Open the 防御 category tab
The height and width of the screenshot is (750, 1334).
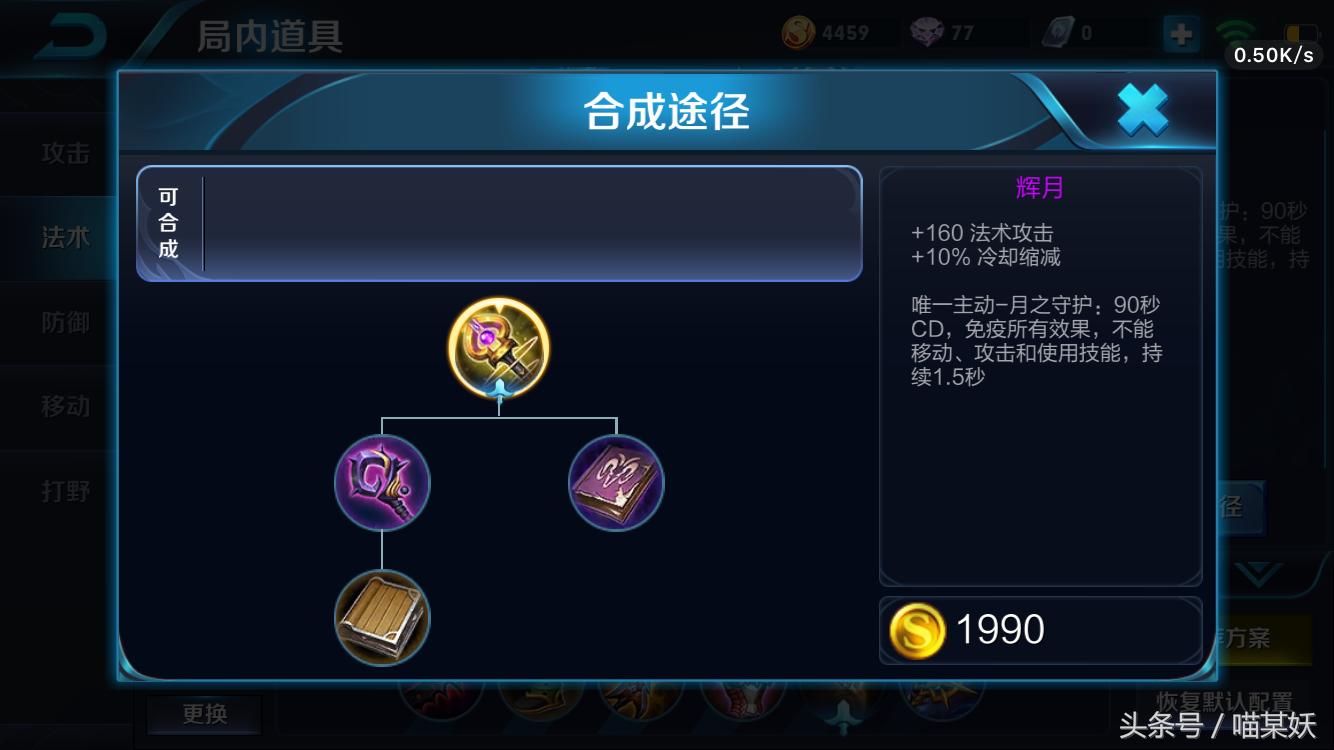tap(65, 323)
